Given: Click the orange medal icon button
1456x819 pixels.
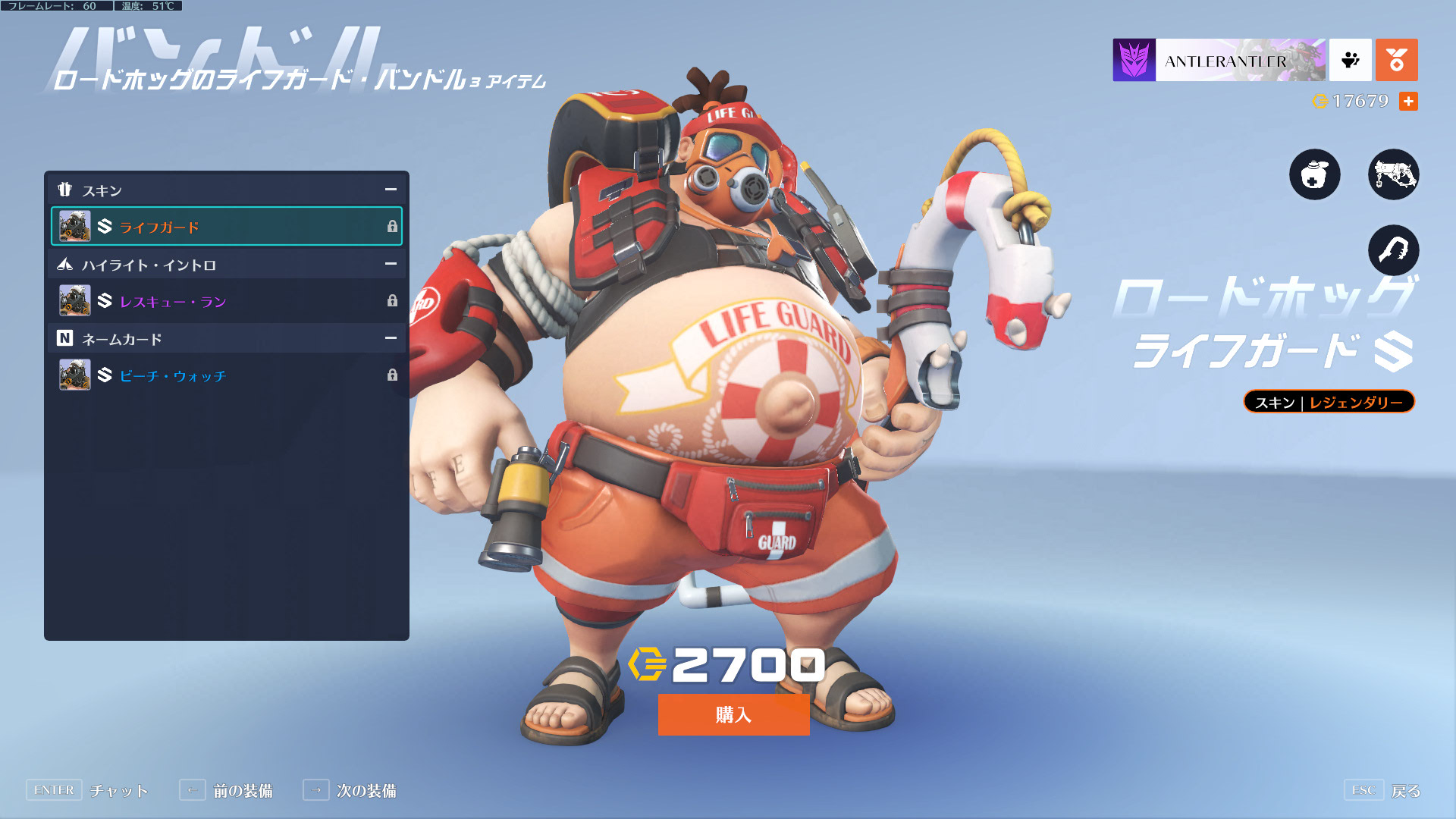Looking at the screenshot, I should [x=1396, y=60].
